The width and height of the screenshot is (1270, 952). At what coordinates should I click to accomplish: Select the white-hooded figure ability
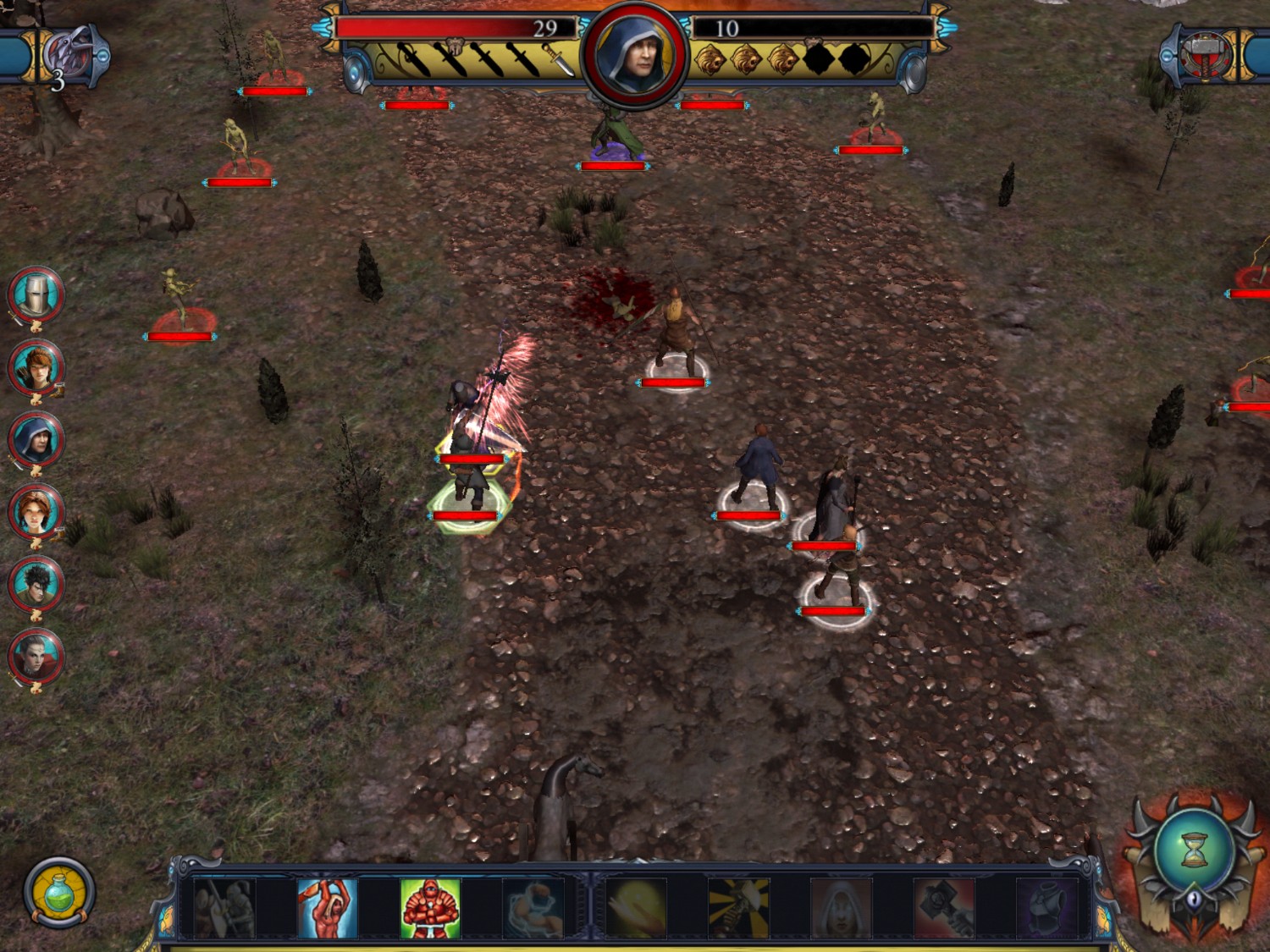point(841,909)
